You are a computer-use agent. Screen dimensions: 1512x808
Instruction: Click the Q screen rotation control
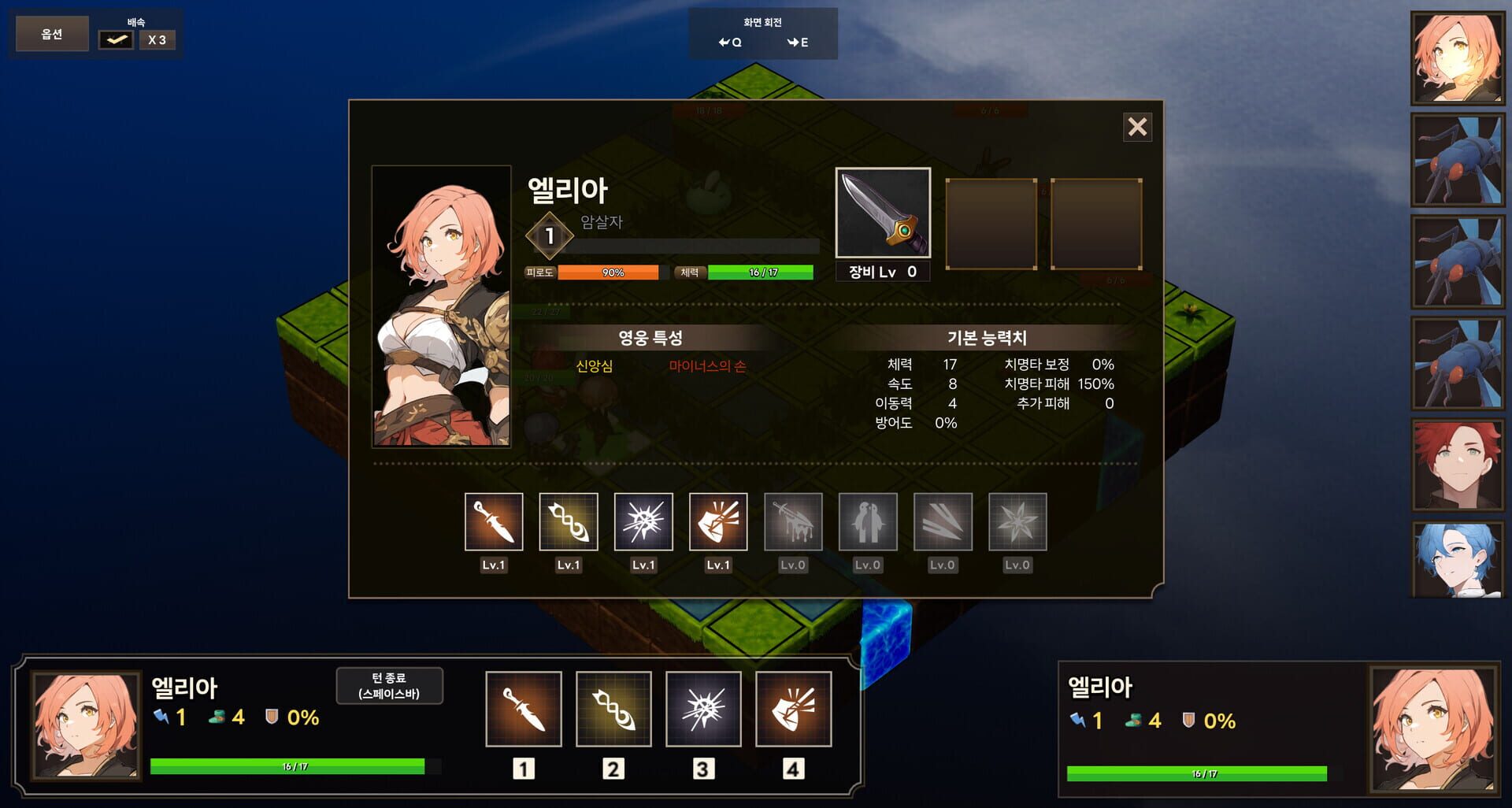click(732, 43)
